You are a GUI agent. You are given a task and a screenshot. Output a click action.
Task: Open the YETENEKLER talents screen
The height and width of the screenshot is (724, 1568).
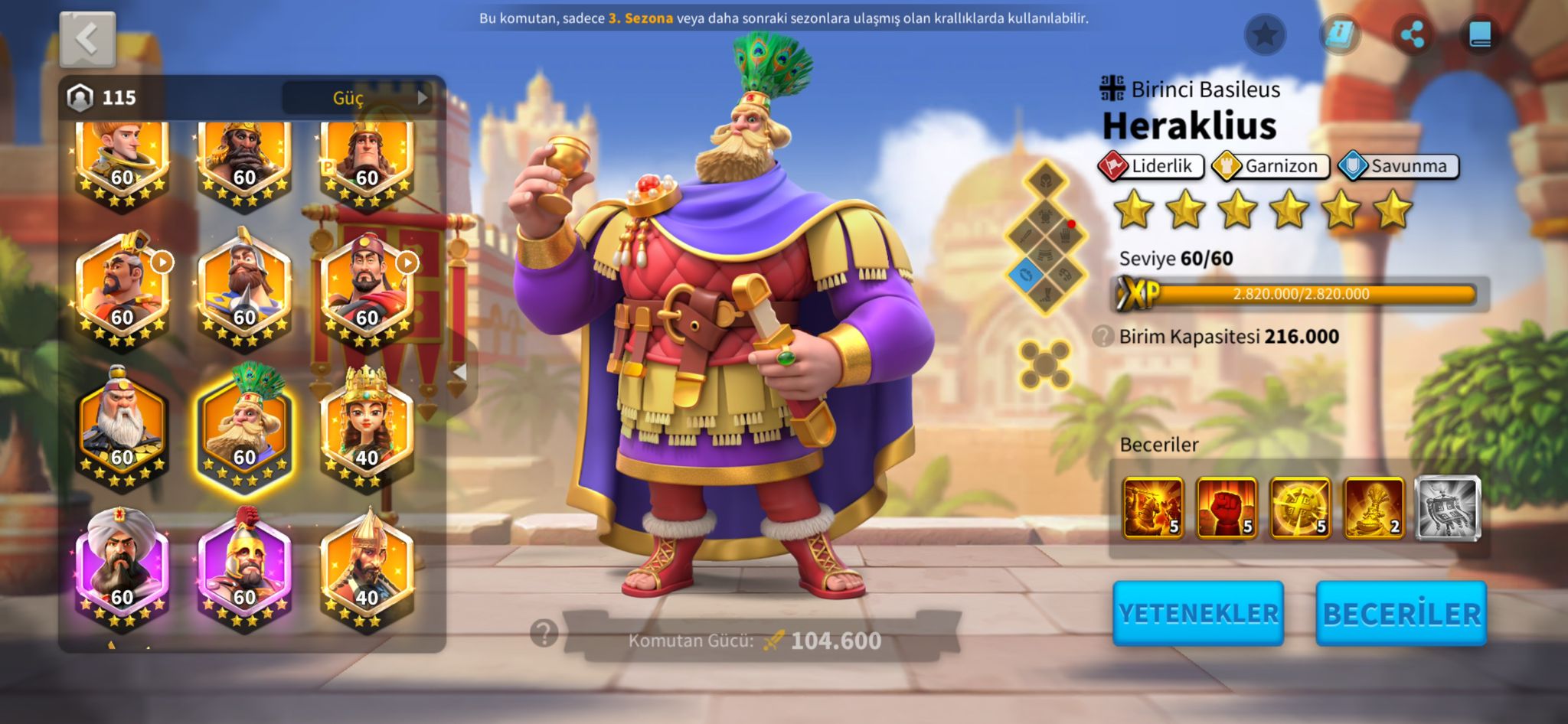[1197, 613]
